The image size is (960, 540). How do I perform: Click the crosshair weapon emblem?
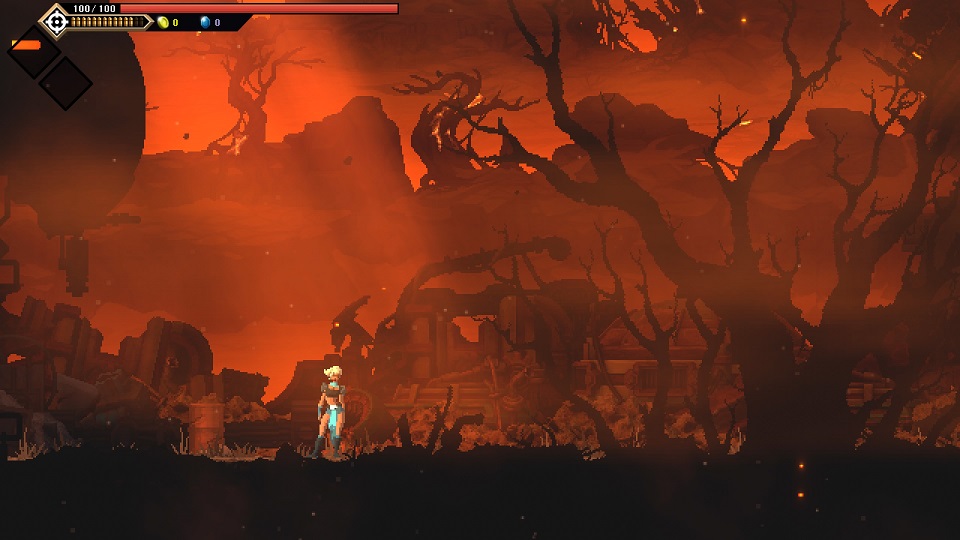click(x=56, y=20)
